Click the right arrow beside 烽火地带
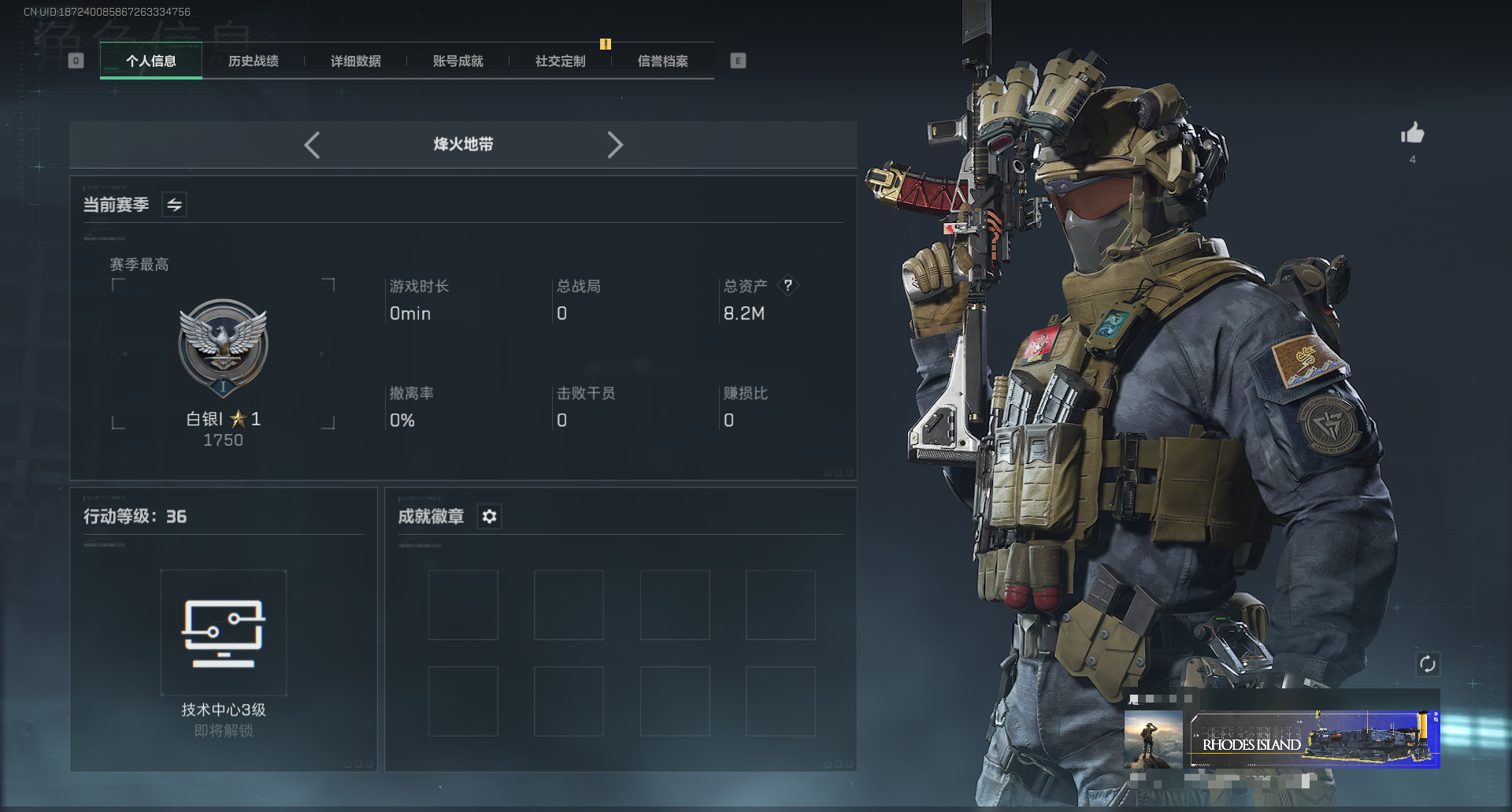The width and height of the screenshot is (1512, 812). (615, 145)
